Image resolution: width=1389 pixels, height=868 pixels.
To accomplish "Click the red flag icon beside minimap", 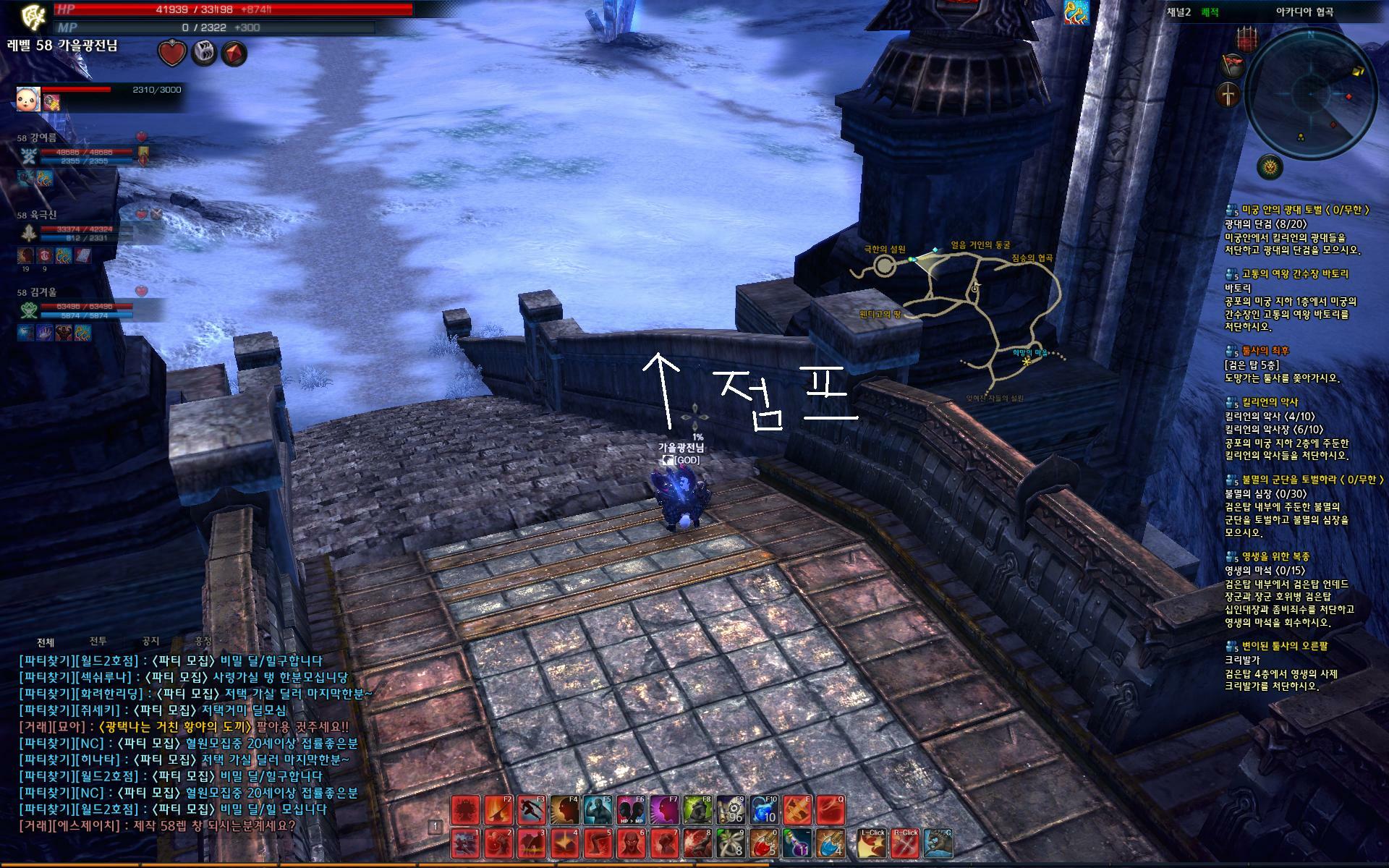I will pyautogui.click(x=1232, y=66).
